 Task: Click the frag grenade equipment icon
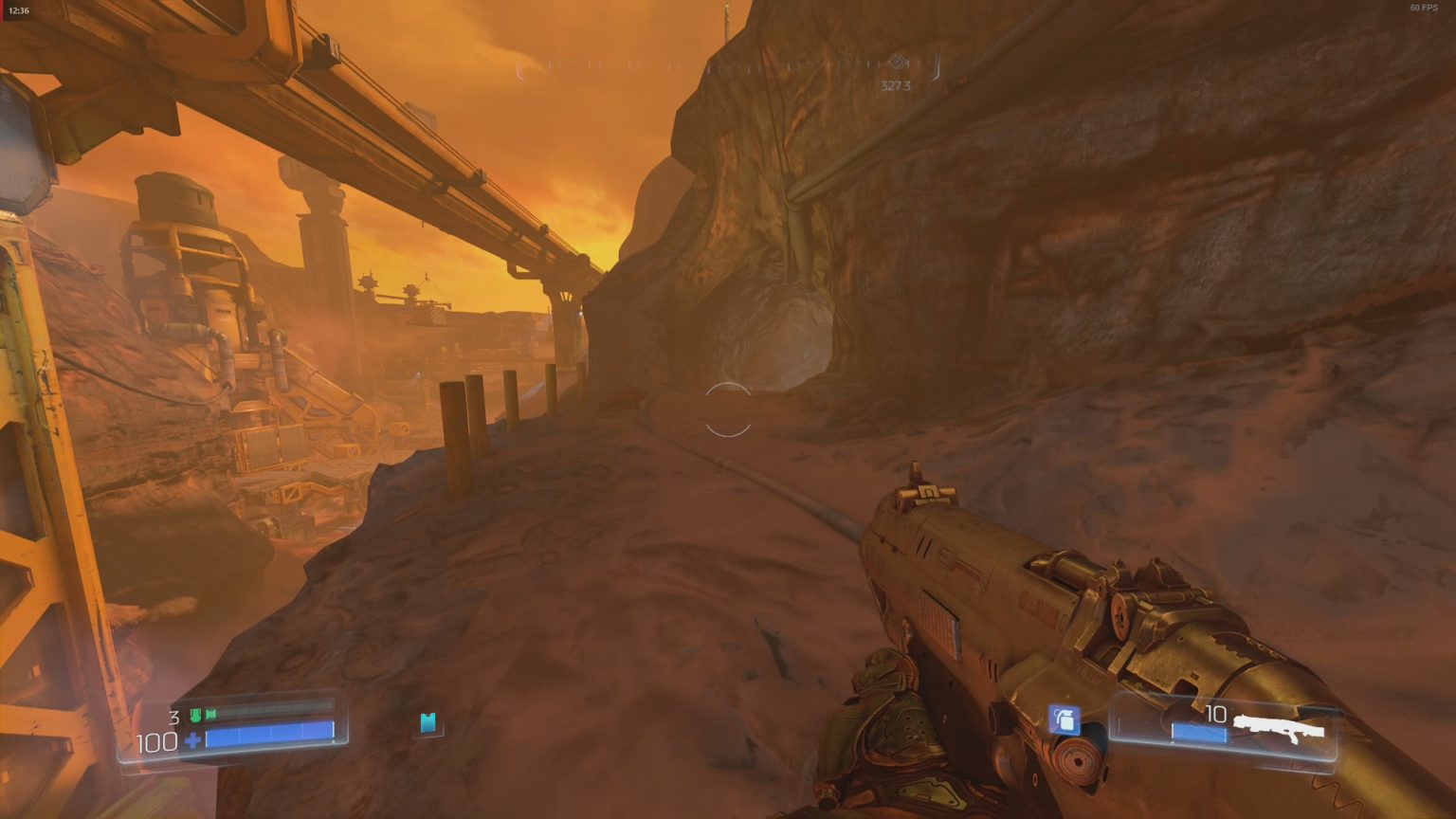click(x=1065, y=720)
